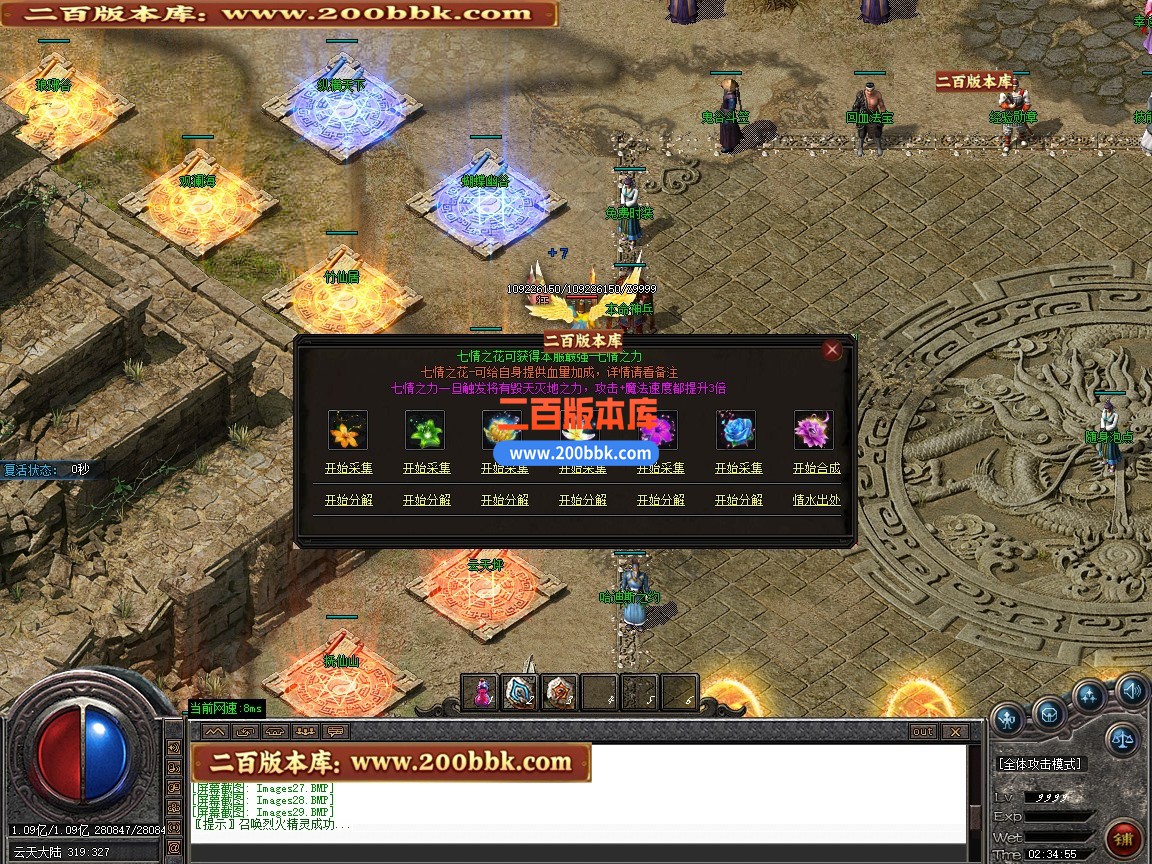Close the chat panel with X button
This screenshot has width=1152, height=864.
coord(954,732)
